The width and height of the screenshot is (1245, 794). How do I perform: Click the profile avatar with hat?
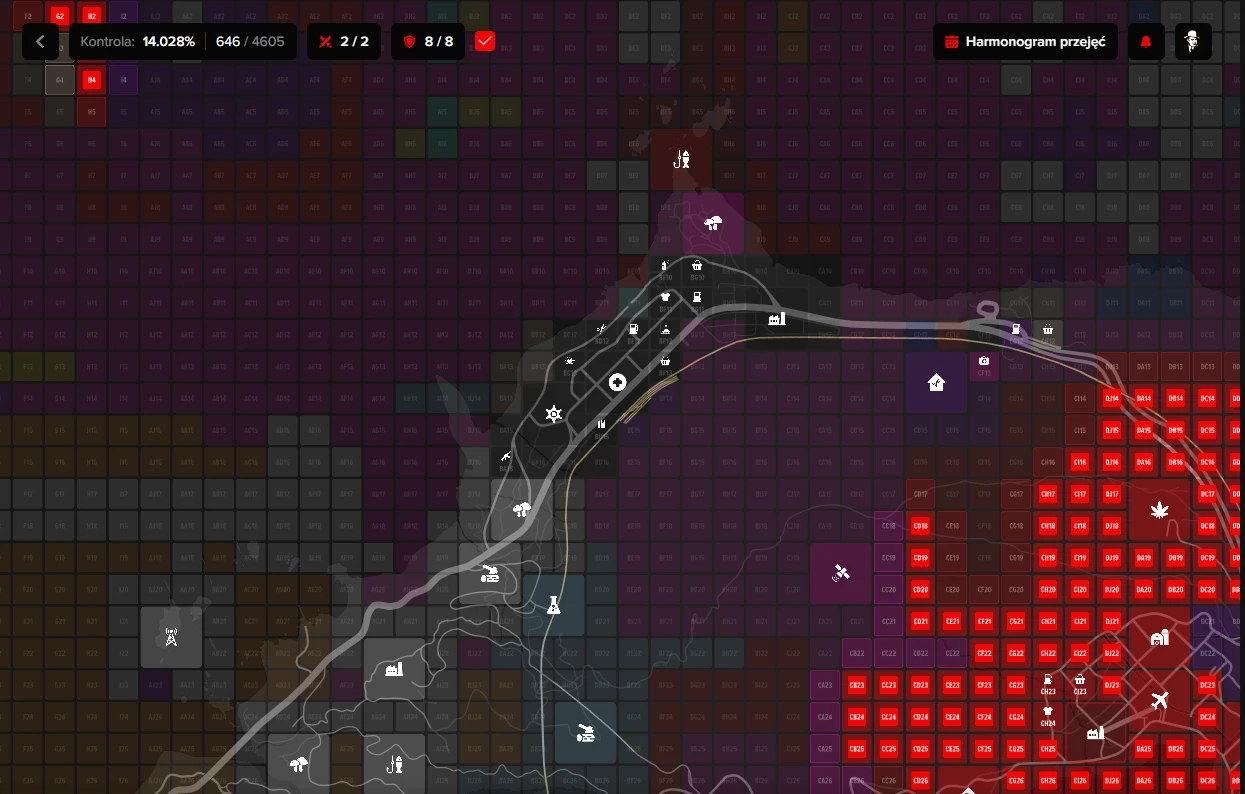tap(1193, 42)
